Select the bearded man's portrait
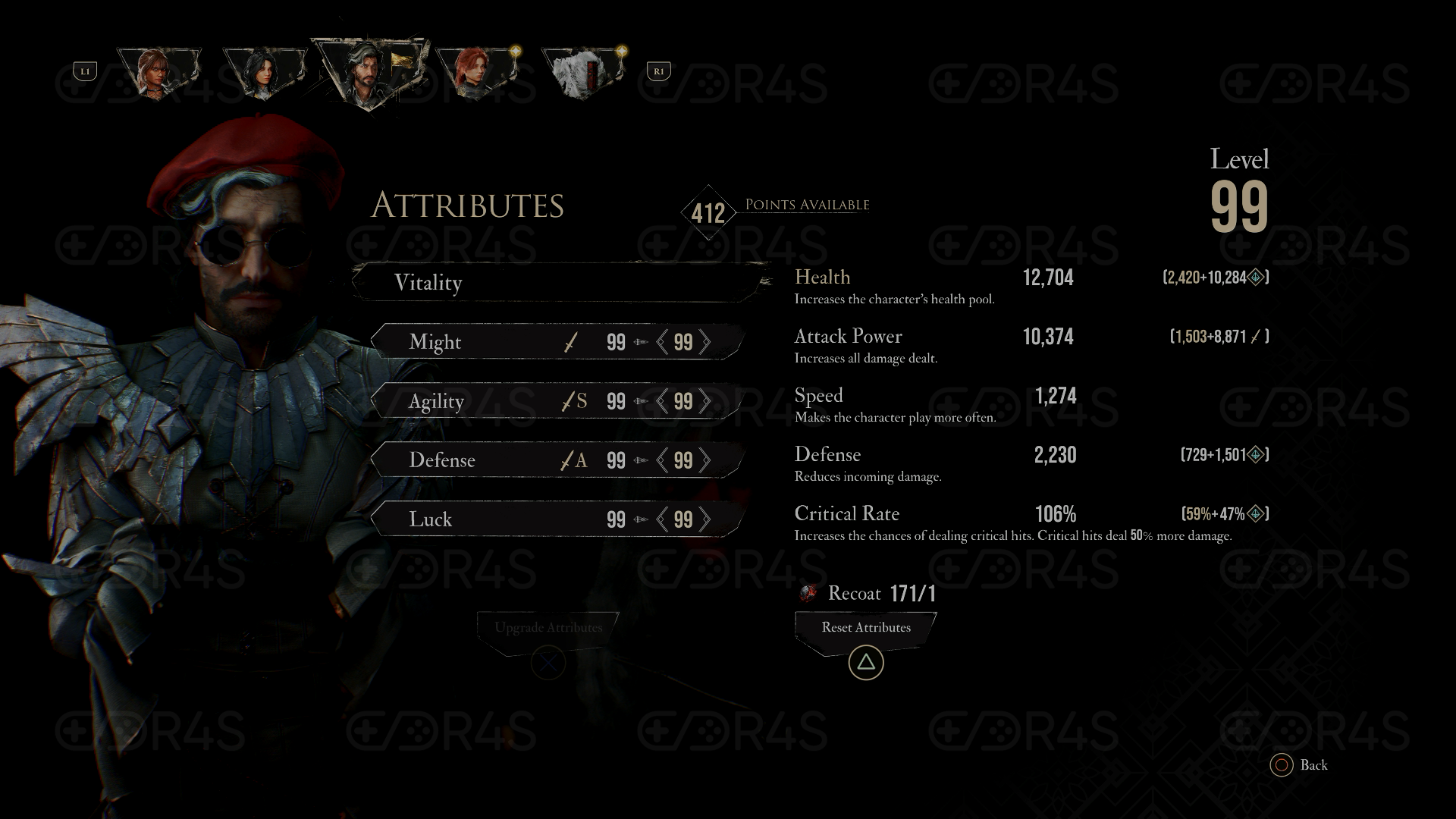 [367, 74]
